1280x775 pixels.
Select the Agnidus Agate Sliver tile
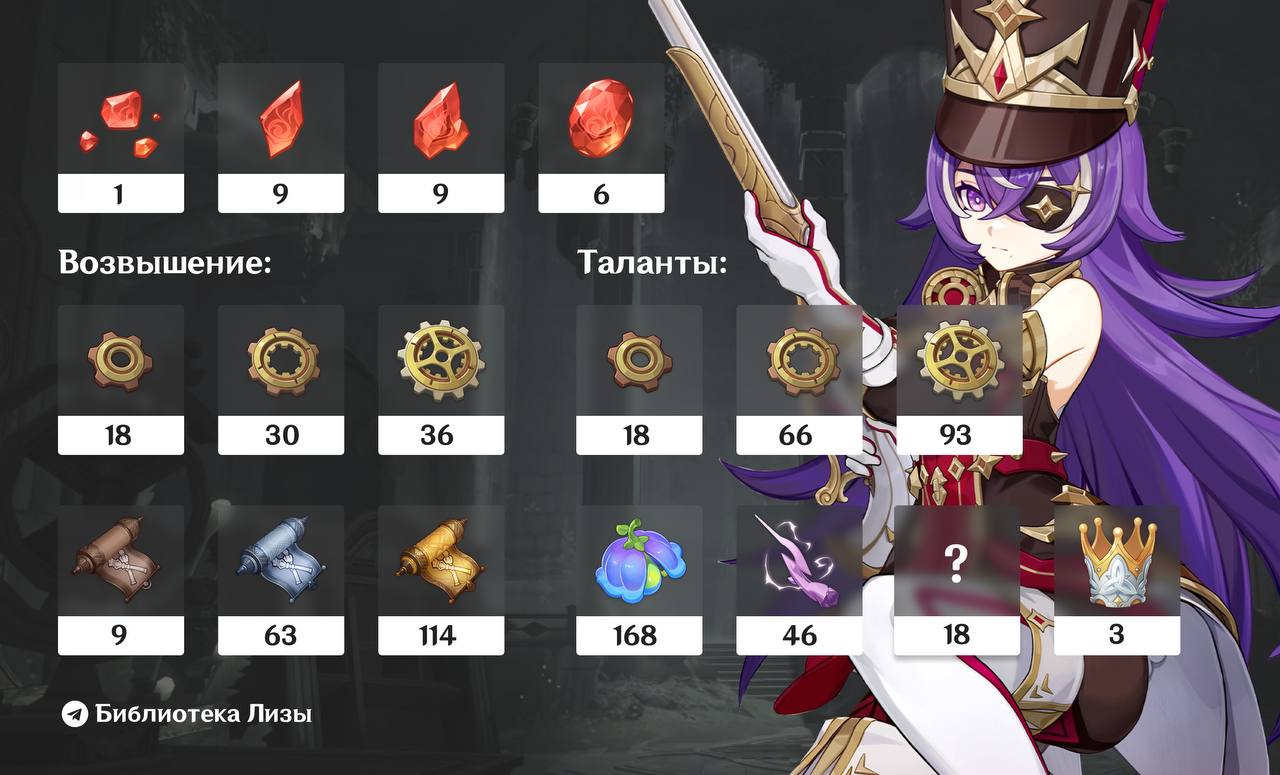tap(120, 135)
